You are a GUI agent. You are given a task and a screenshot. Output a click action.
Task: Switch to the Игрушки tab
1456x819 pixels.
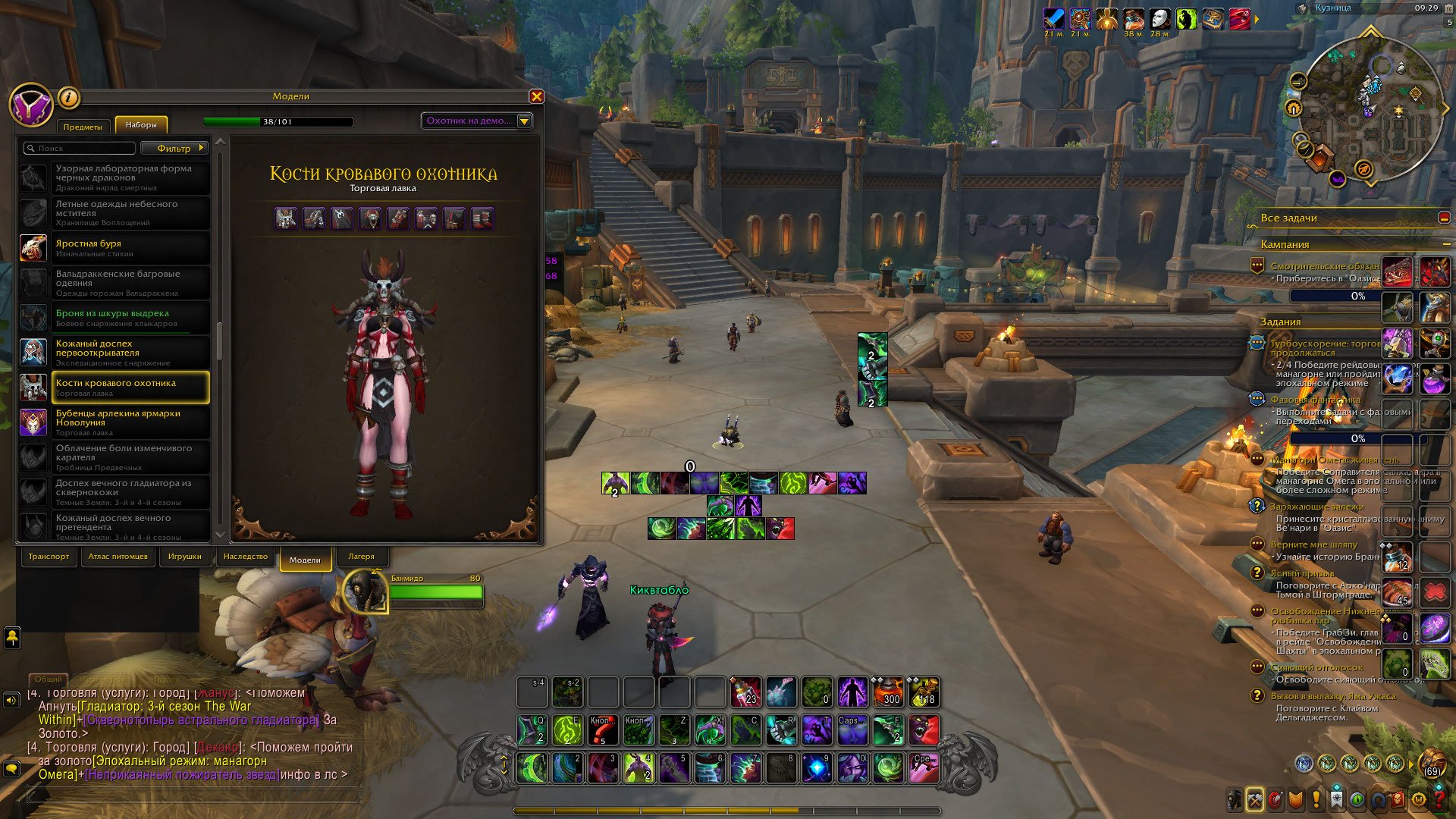tap(185, 557)
